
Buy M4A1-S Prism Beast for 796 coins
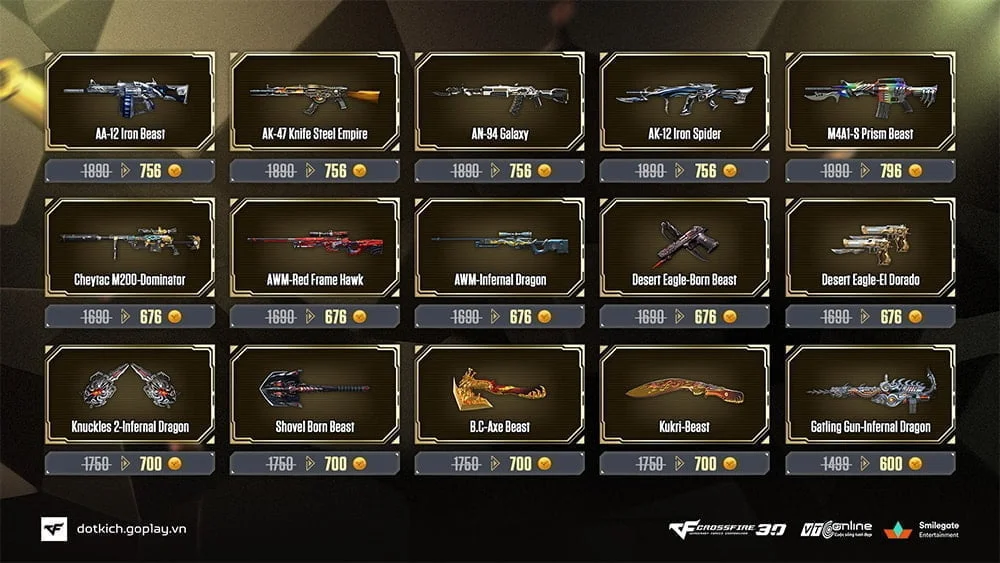tap(870, 171)
